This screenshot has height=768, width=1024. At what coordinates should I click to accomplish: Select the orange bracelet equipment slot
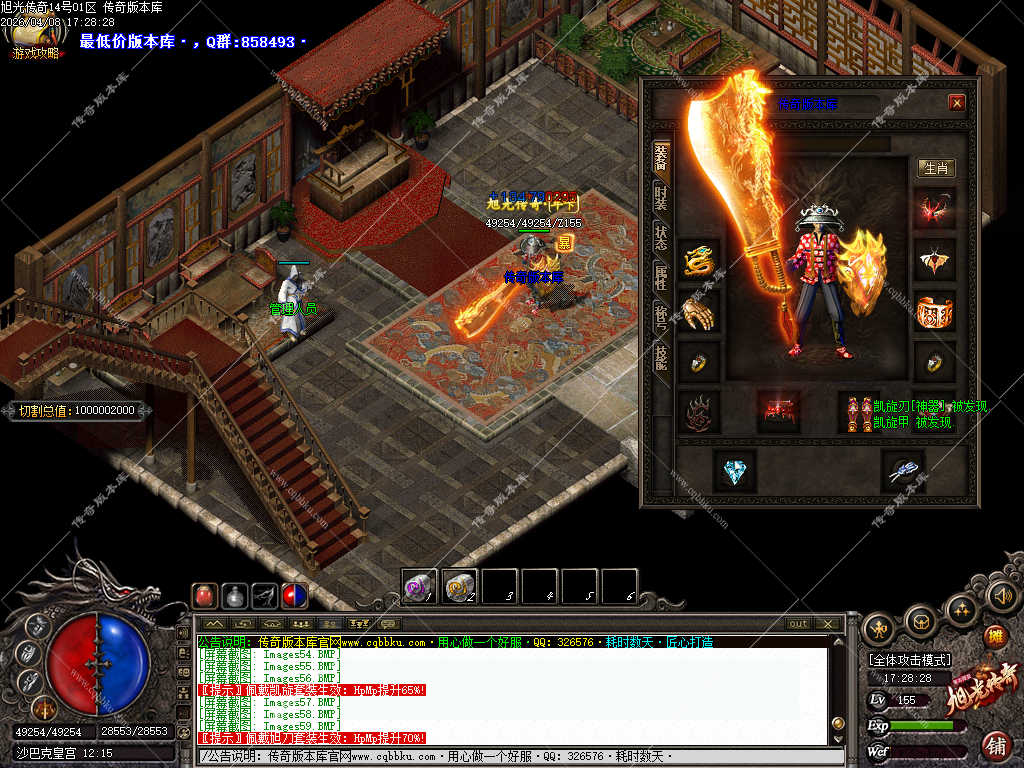click(x=935, y=312)
